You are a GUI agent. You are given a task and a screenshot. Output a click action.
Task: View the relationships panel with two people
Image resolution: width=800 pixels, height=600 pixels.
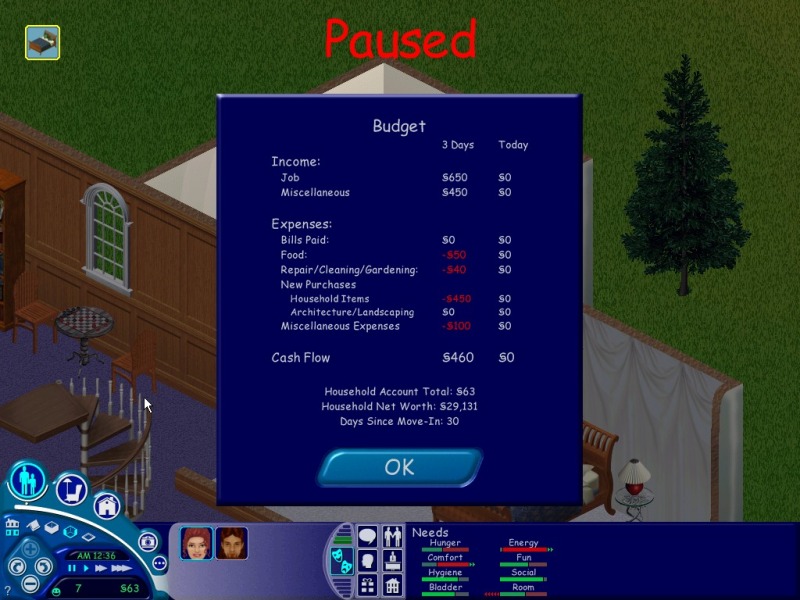coord(392,537)
